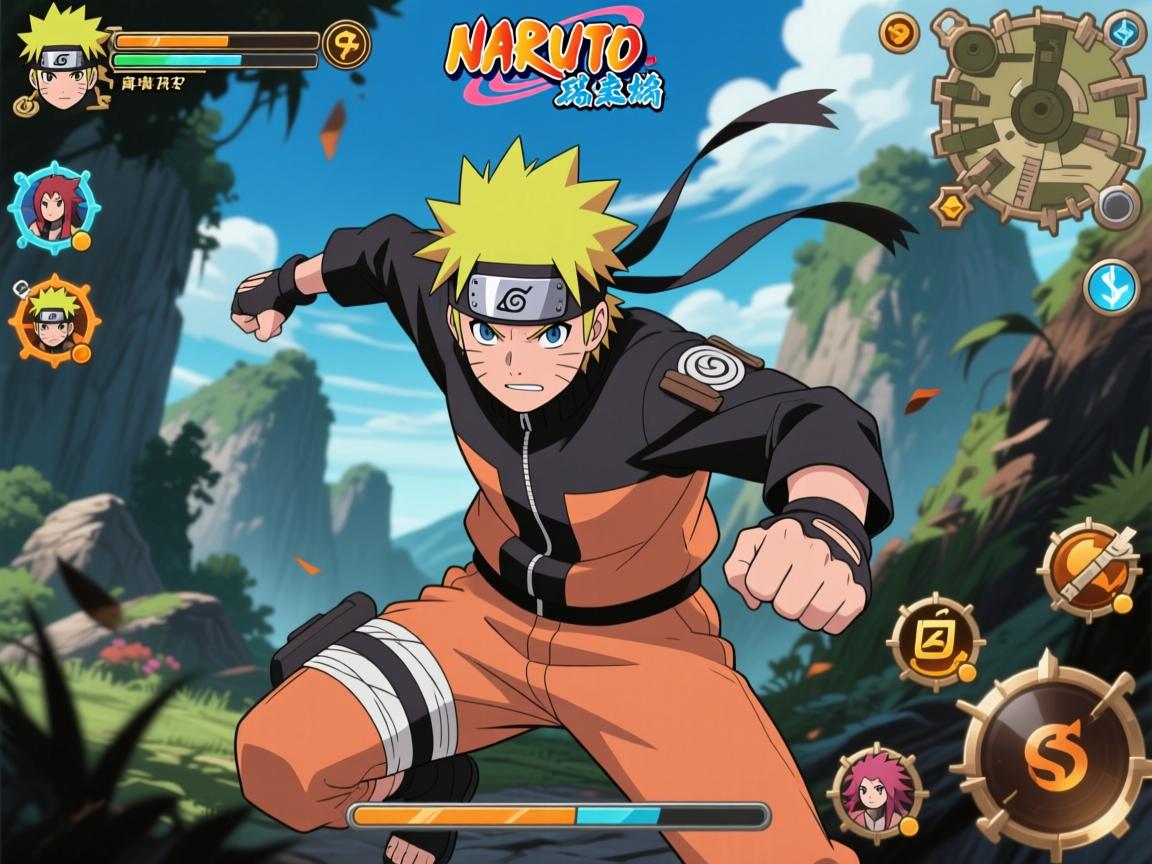Click the orange round icon left of minimap
This screenshot has height=864, width=1152.
[899, 34]
